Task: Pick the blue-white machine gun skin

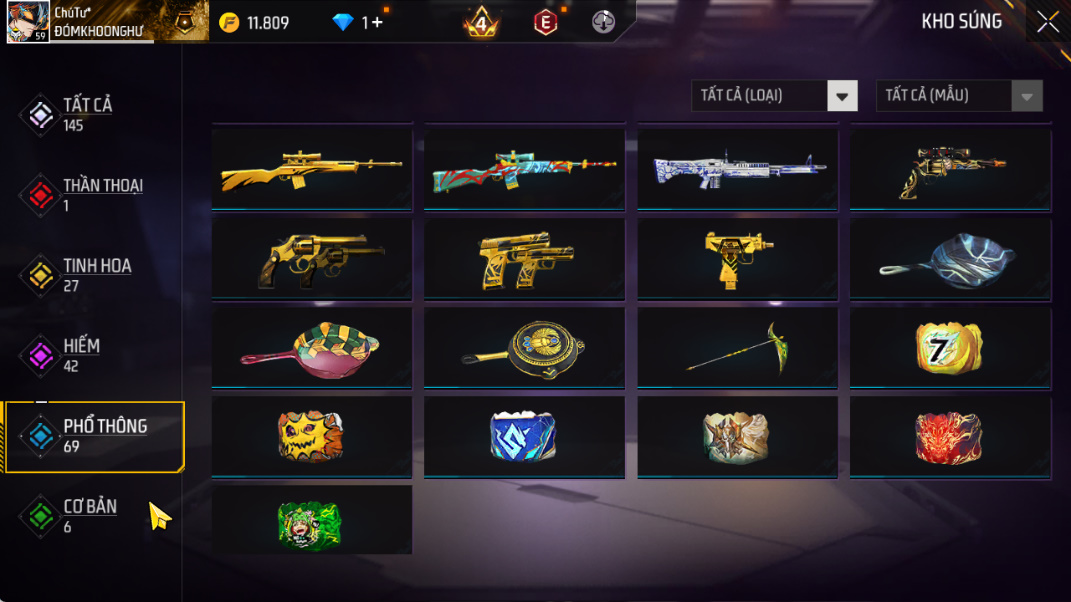Action: [738, 168]
